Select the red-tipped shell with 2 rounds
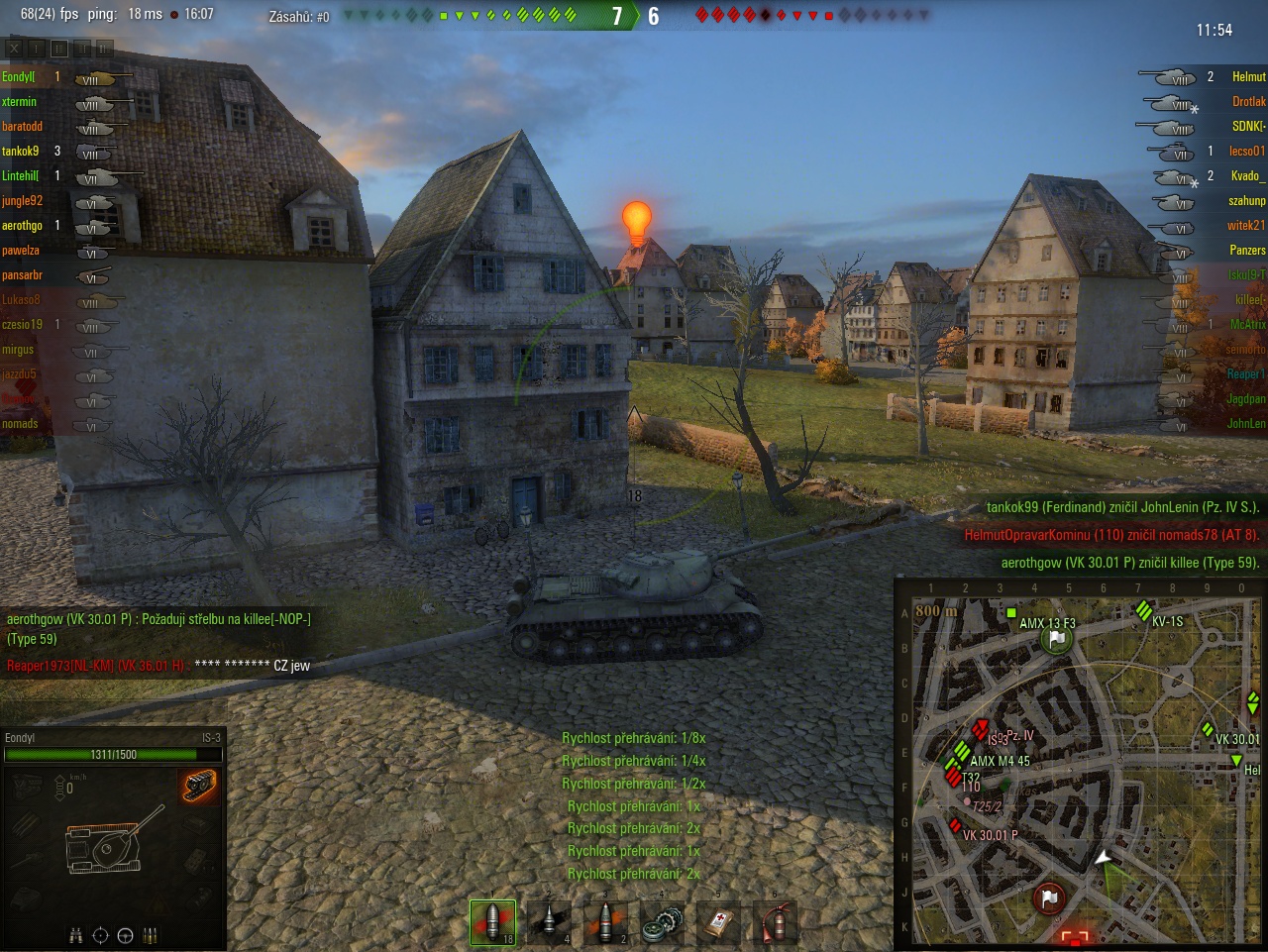 pyautogui.click(x=606, y=922)
